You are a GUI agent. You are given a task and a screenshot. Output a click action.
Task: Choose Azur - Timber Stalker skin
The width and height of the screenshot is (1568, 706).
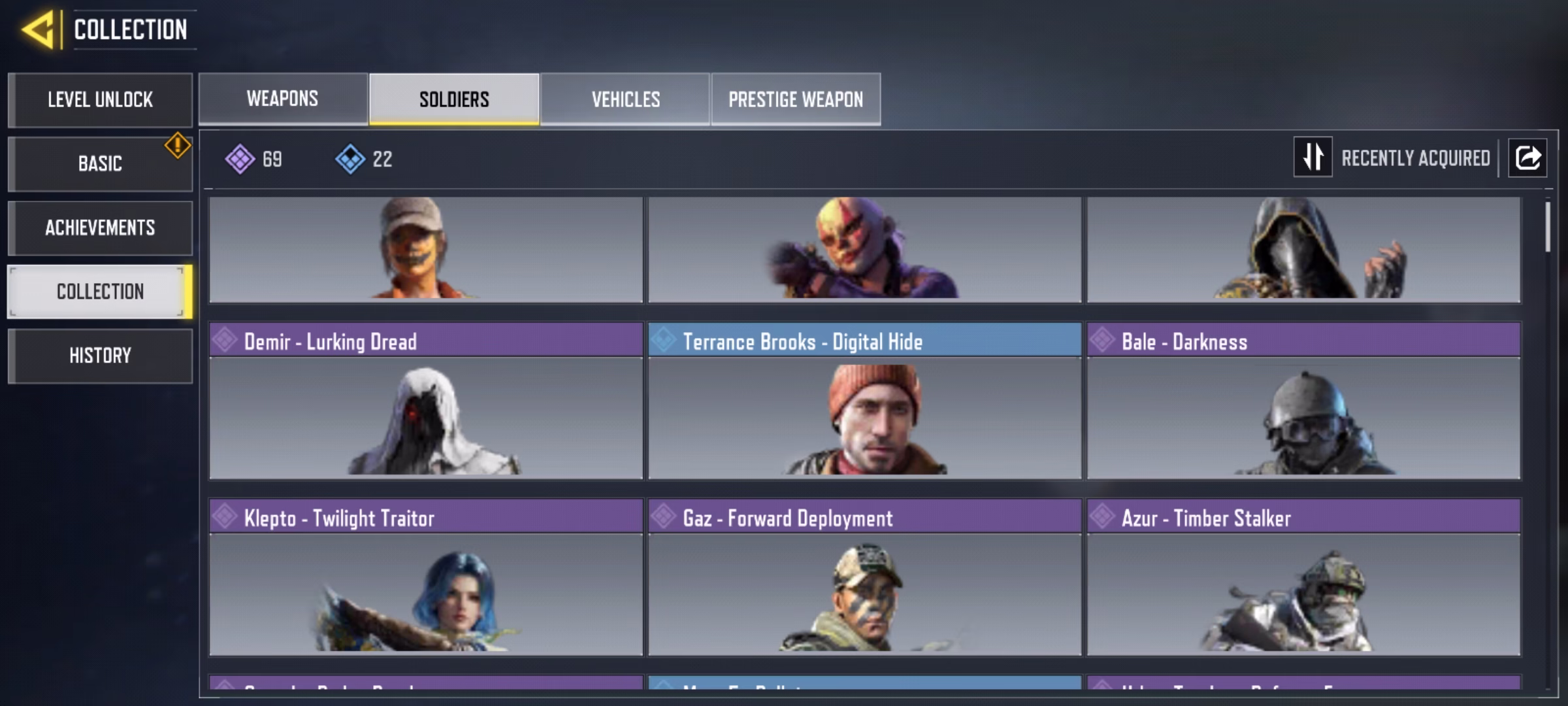click(1303, 577)
